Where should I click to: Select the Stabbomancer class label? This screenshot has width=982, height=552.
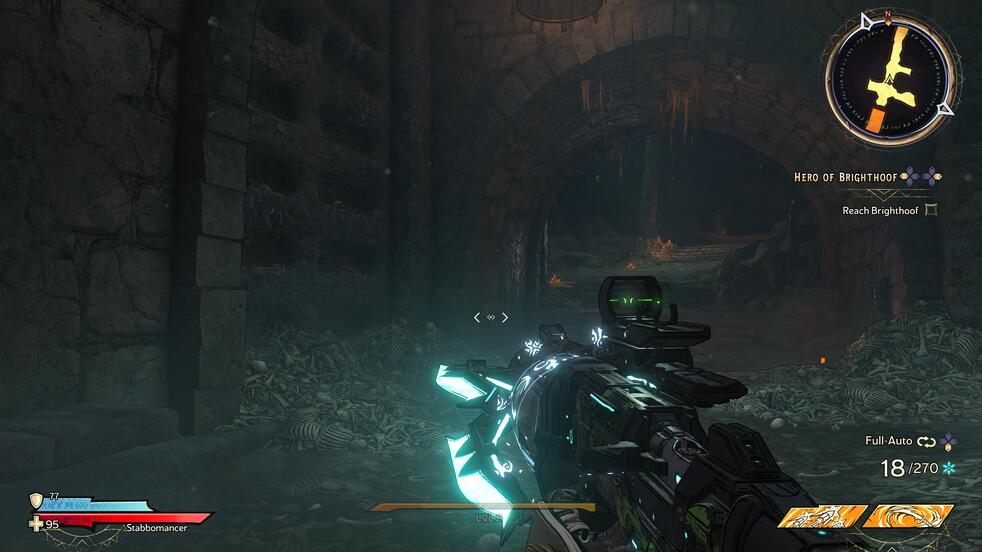(x=155, y=527)
